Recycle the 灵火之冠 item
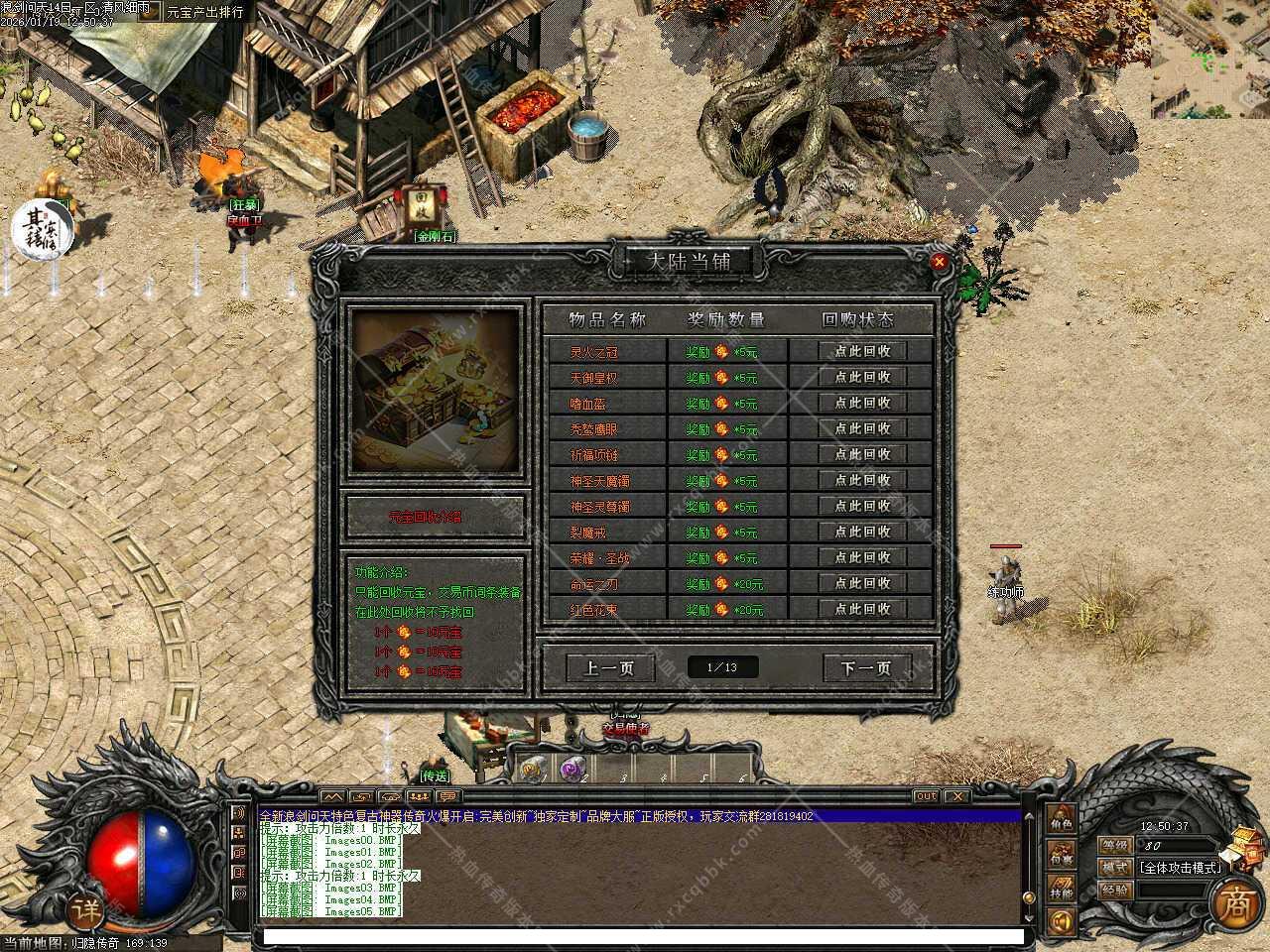The image size is (1270, 952). pos(862,351)
